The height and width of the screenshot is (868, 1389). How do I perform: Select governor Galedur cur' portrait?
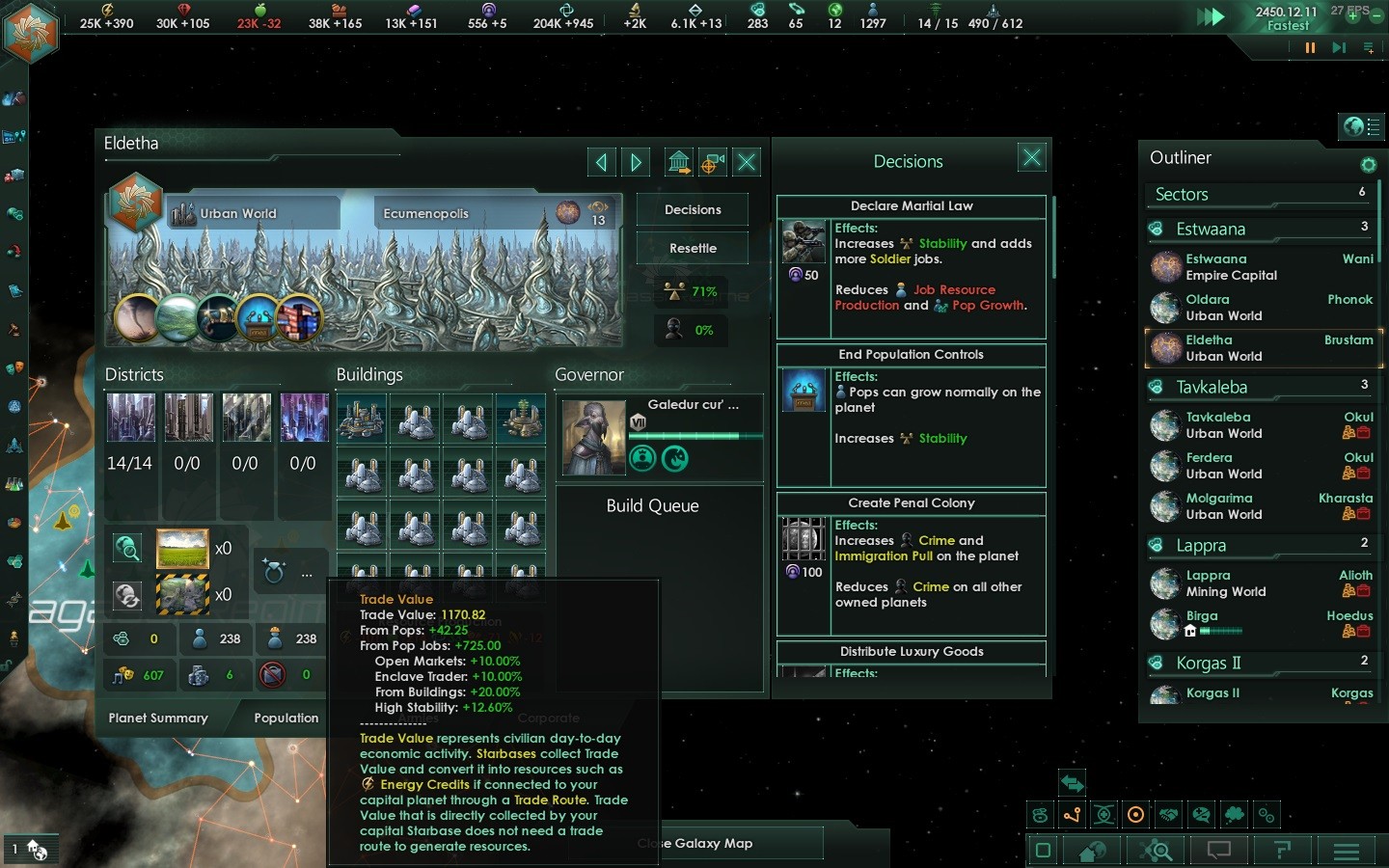coord(593,437)
